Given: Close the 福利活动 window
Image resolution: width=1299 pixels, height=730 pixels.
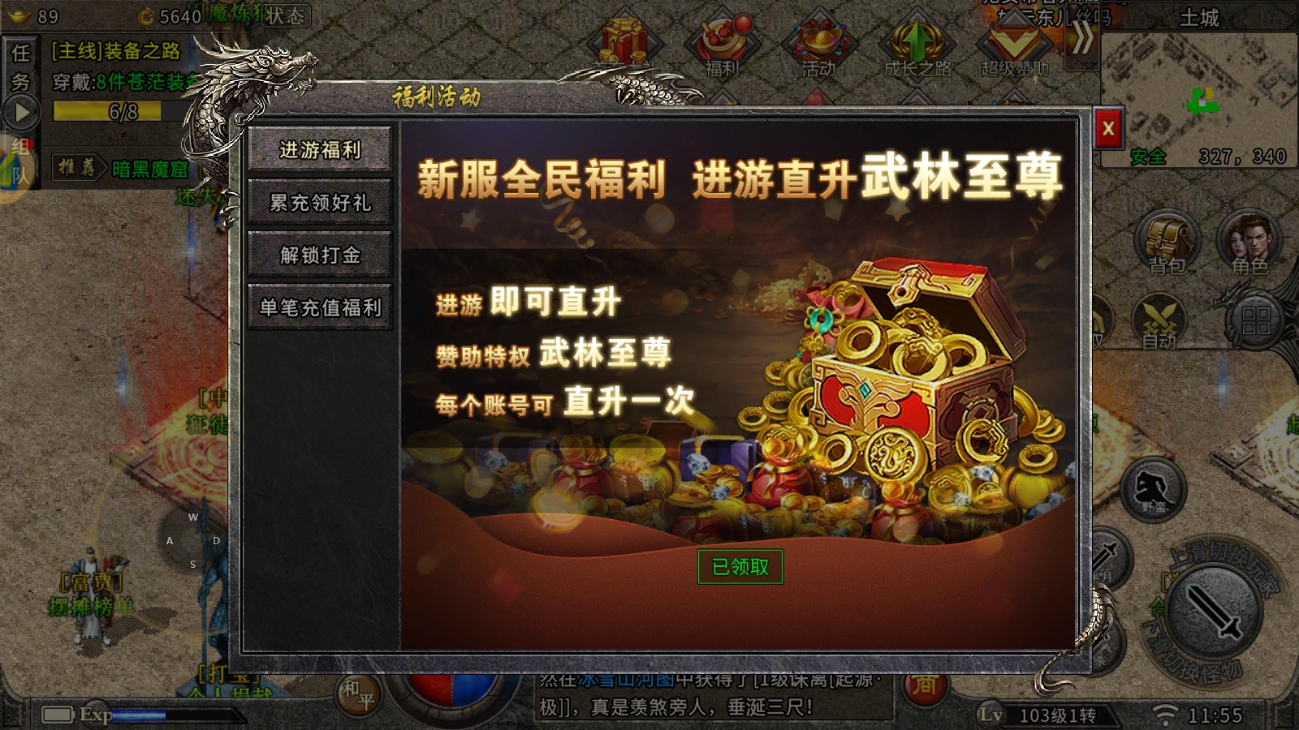Looking at the screenshot, I should (x=1108, y=129).
